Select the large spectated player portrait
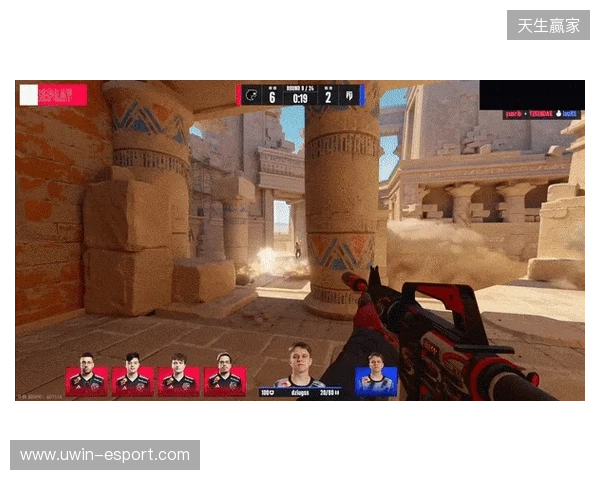 click(x=298, y=365)
